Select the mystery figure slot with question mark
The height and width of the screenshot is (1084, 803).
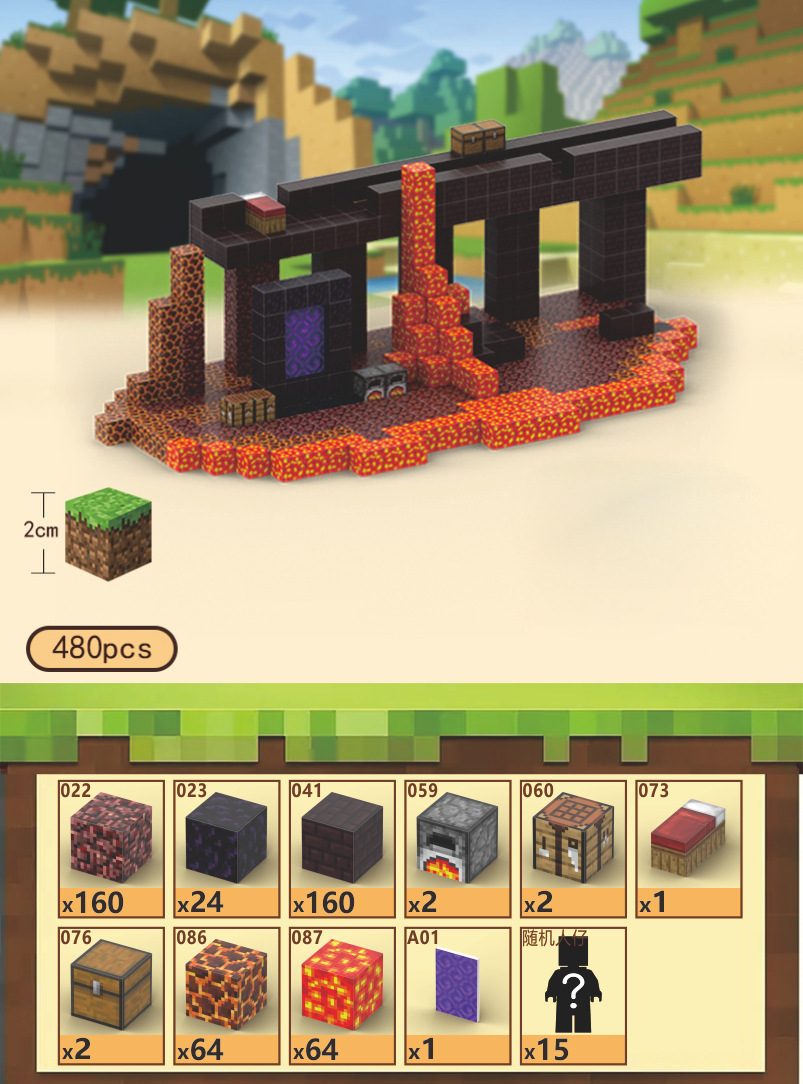pyautogui.click(x=573, y=995)
